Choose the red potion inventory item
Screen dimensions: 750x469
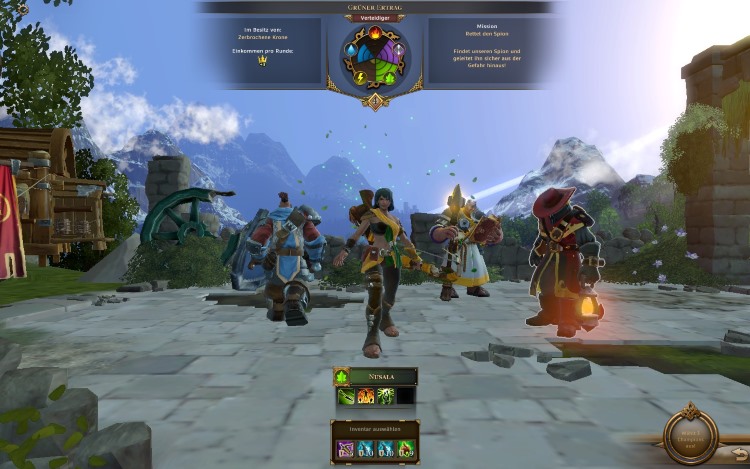pos(405,450)
